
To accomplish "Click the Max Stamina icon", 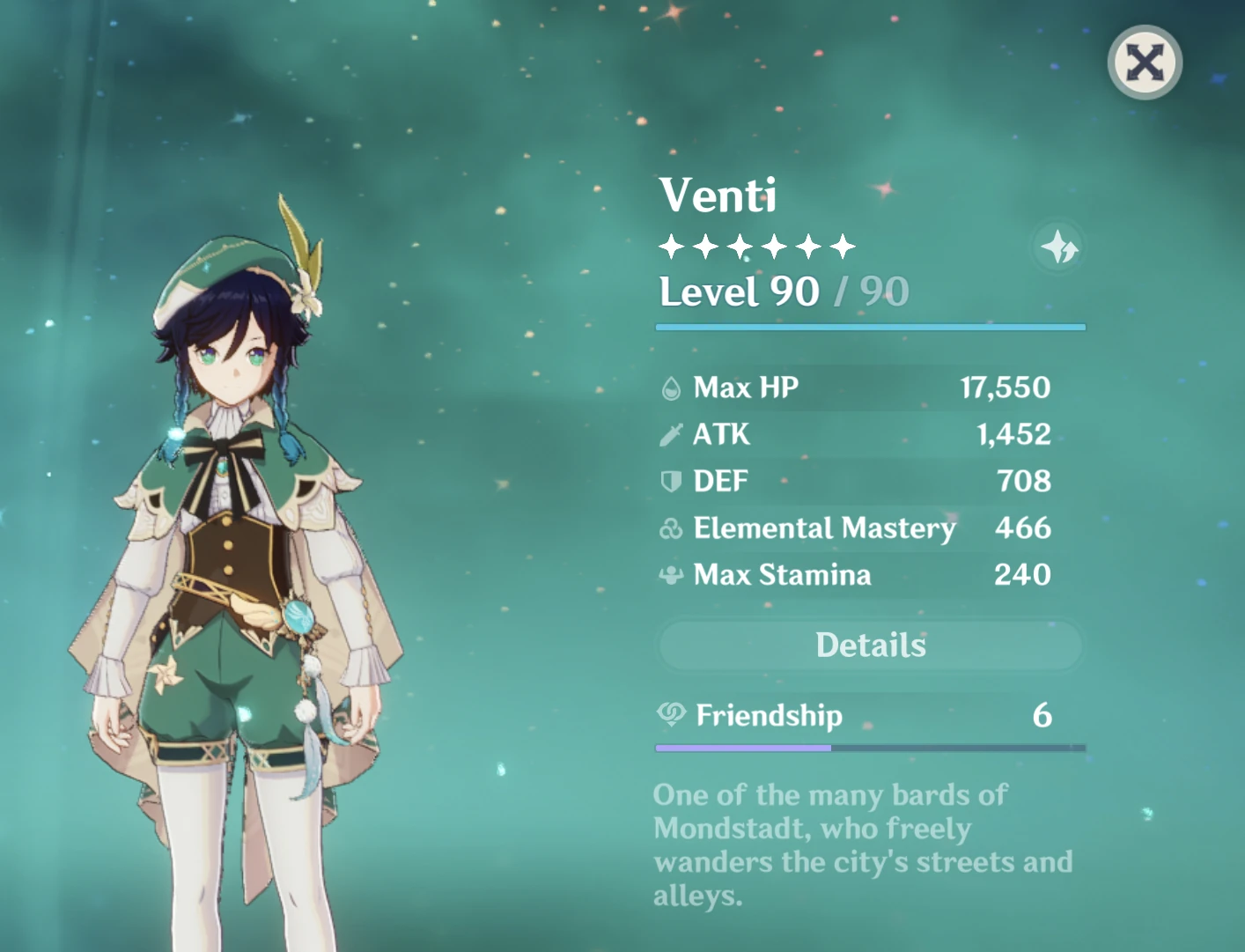I will click(x=671, y=575).
